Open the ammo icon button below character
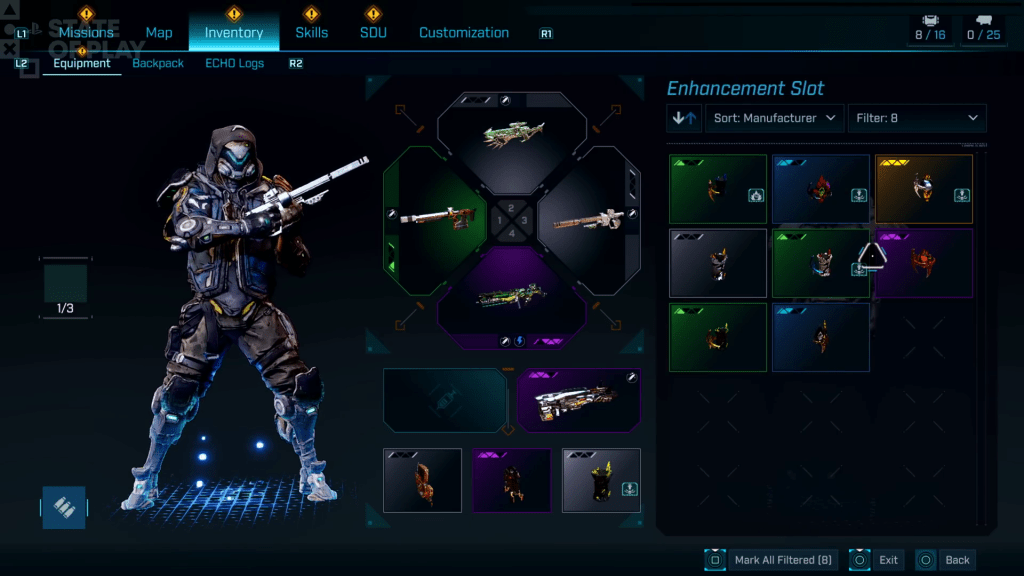Screen dimensions: 1024x576 coord(63,507)
